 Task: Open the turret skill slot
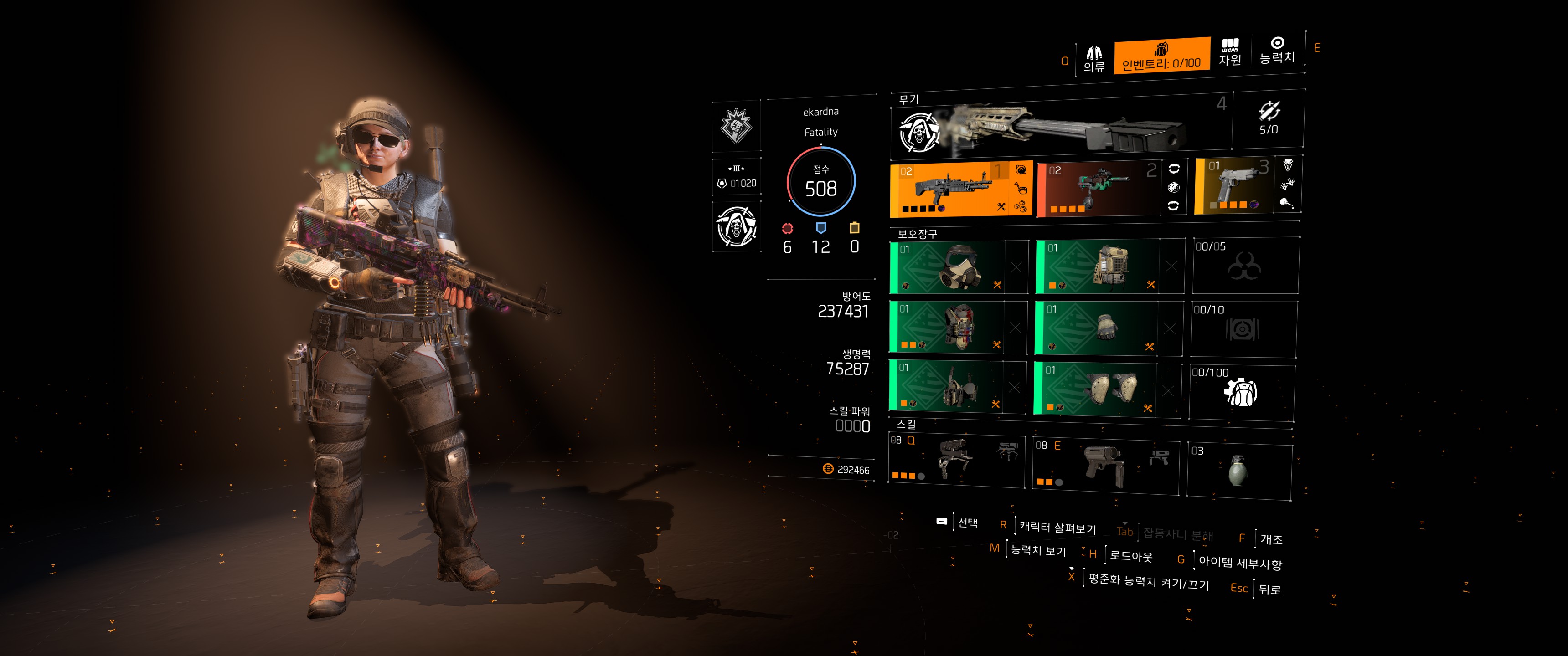956,460
